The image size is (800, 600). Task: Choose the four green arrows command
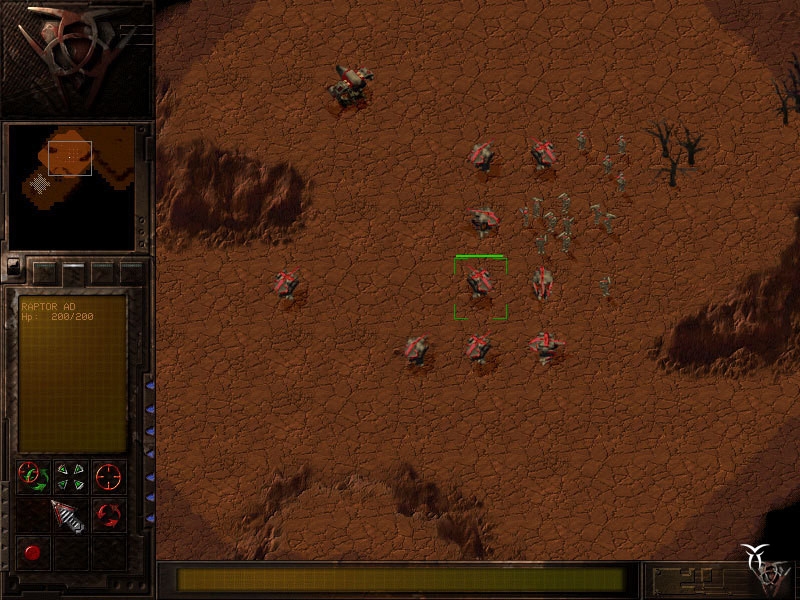69,477
